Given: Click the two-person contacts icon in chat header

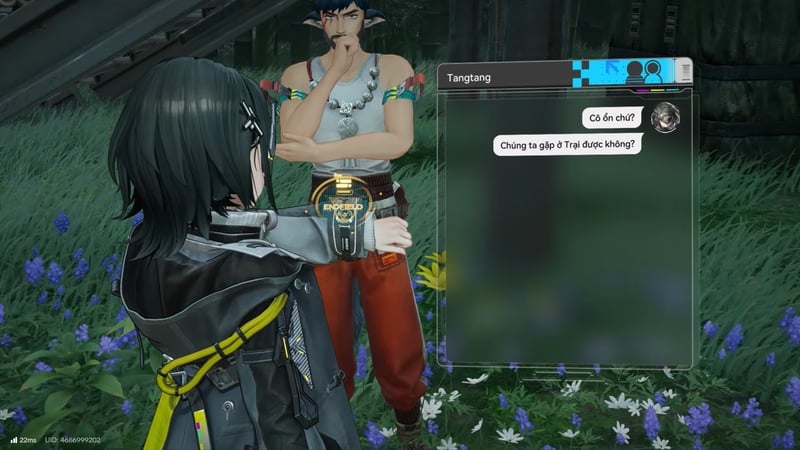Looking at the screenshot, I should [x=644, y=72].
